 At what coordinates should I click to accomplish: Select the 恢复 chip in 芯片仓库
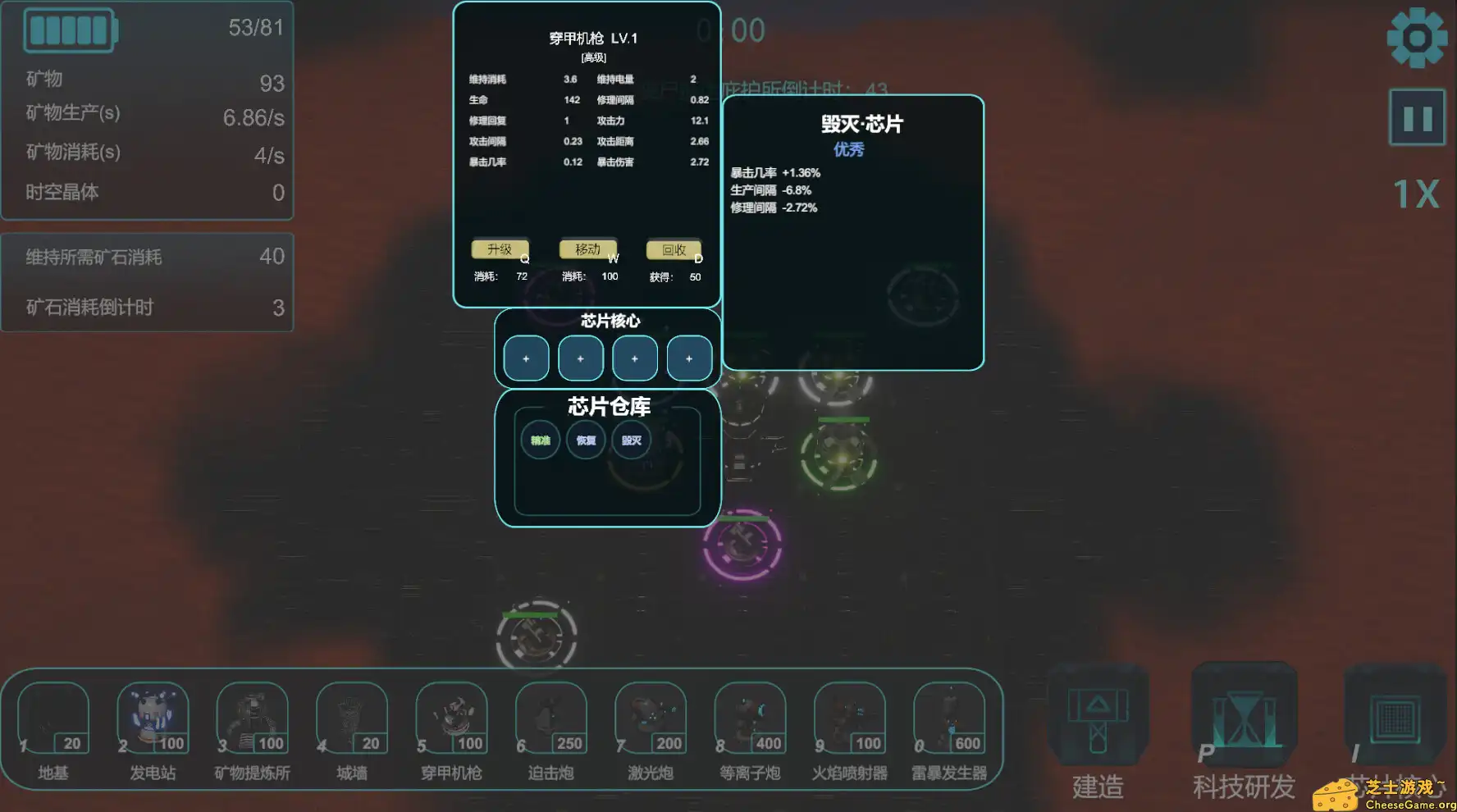coord(585,440)
